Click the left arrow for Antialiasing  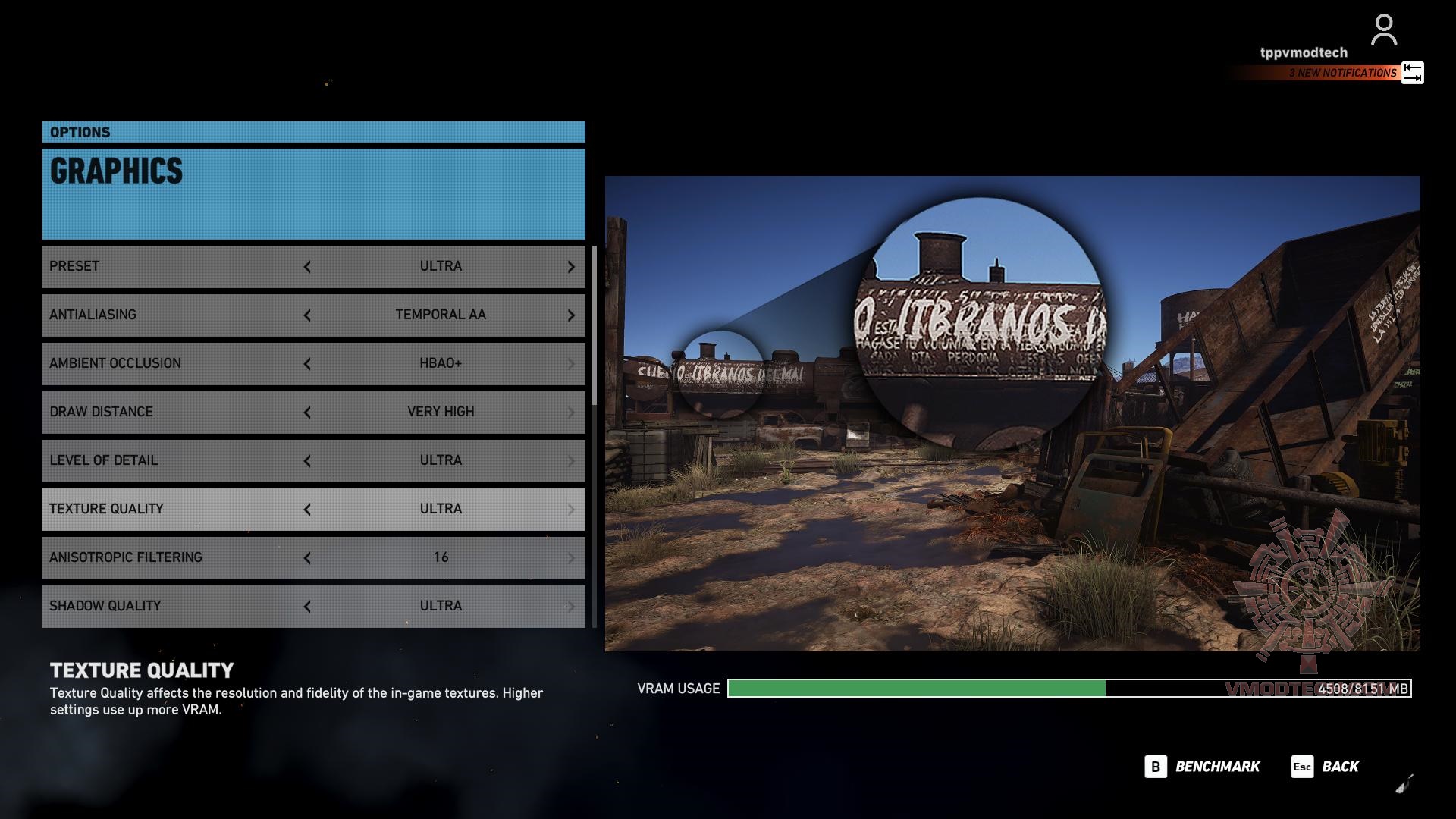[307, 315]
